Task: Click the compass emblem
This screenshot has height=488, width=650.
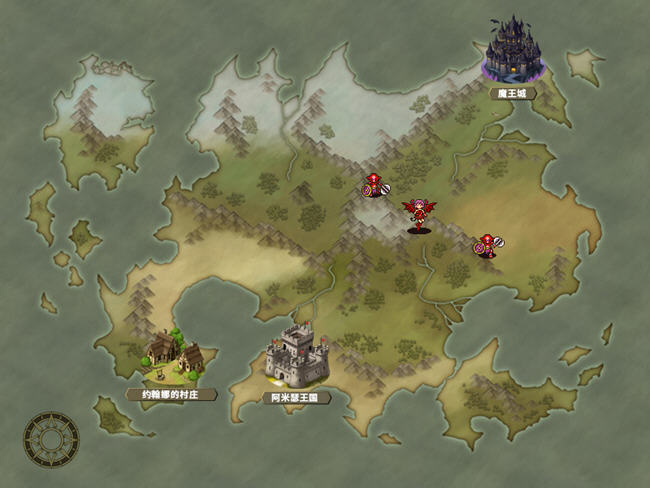Action: pos(49,438)
